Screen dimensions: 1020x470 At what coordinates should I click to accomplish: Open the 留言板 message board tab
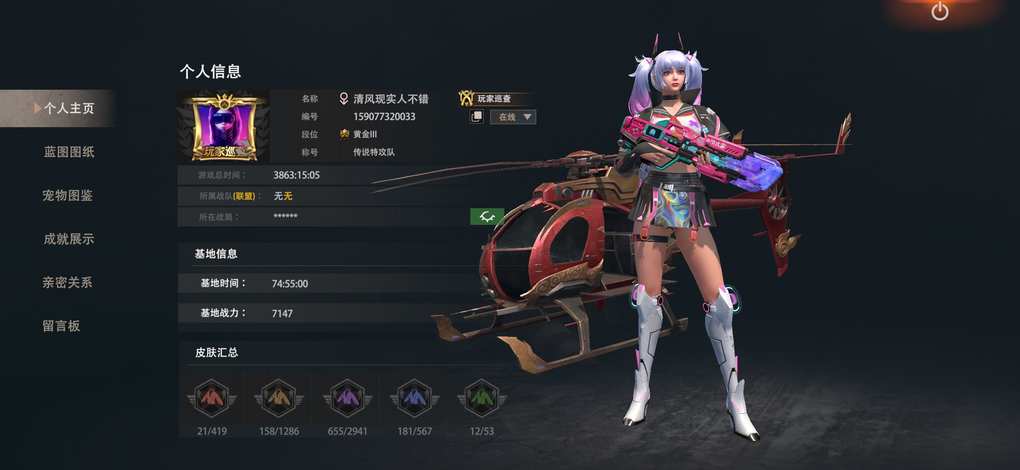(x=61, y=325)
